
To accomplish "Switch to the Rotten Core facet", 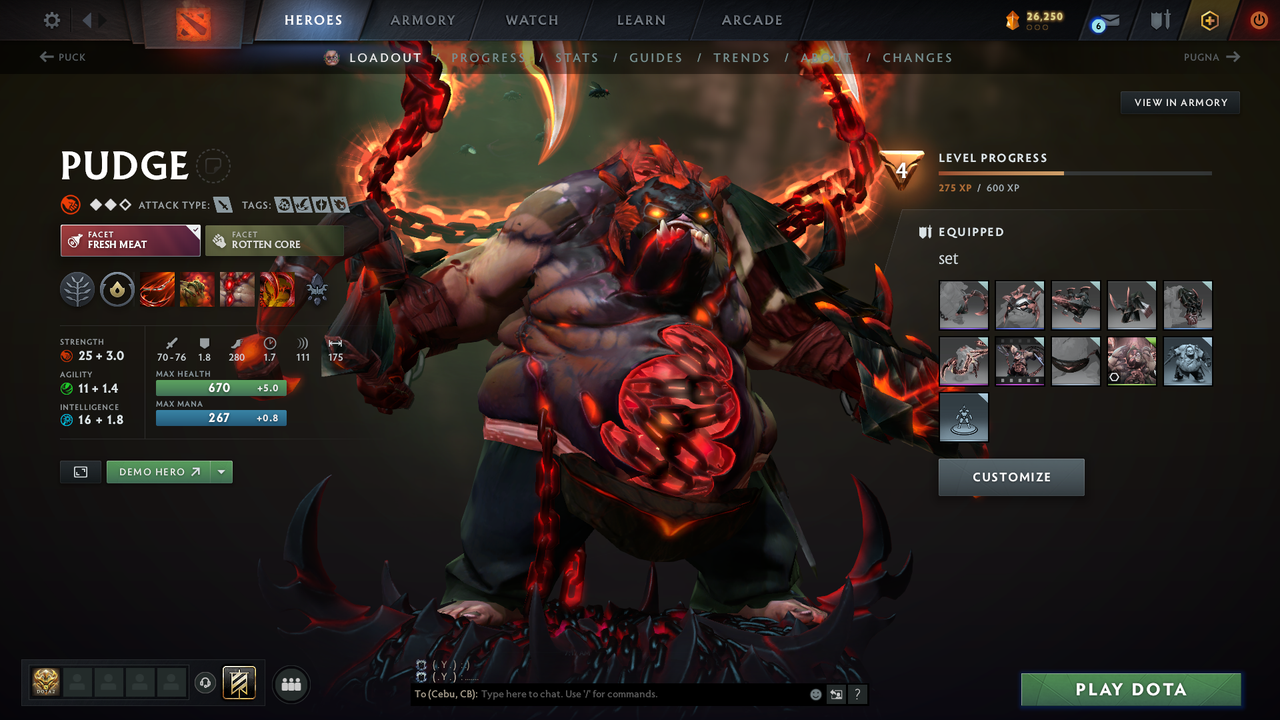I will (x=275, y=240).
